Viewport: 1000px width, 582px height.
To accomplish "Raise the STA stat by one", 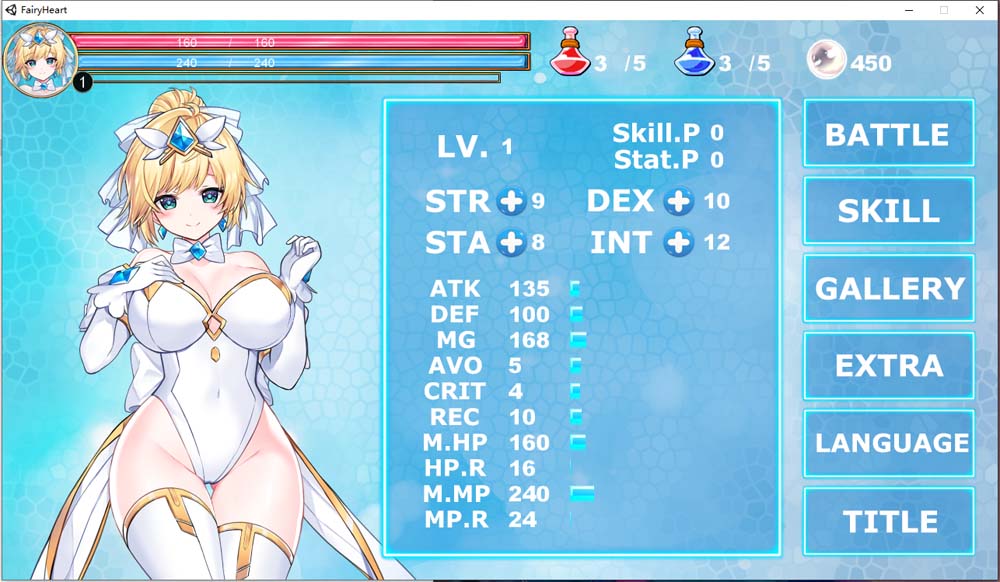I will [511, 242].
